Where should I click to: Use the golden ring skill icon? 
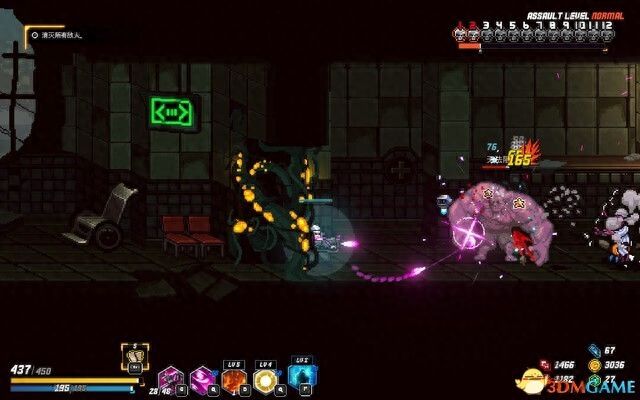(x=266, y=378)
